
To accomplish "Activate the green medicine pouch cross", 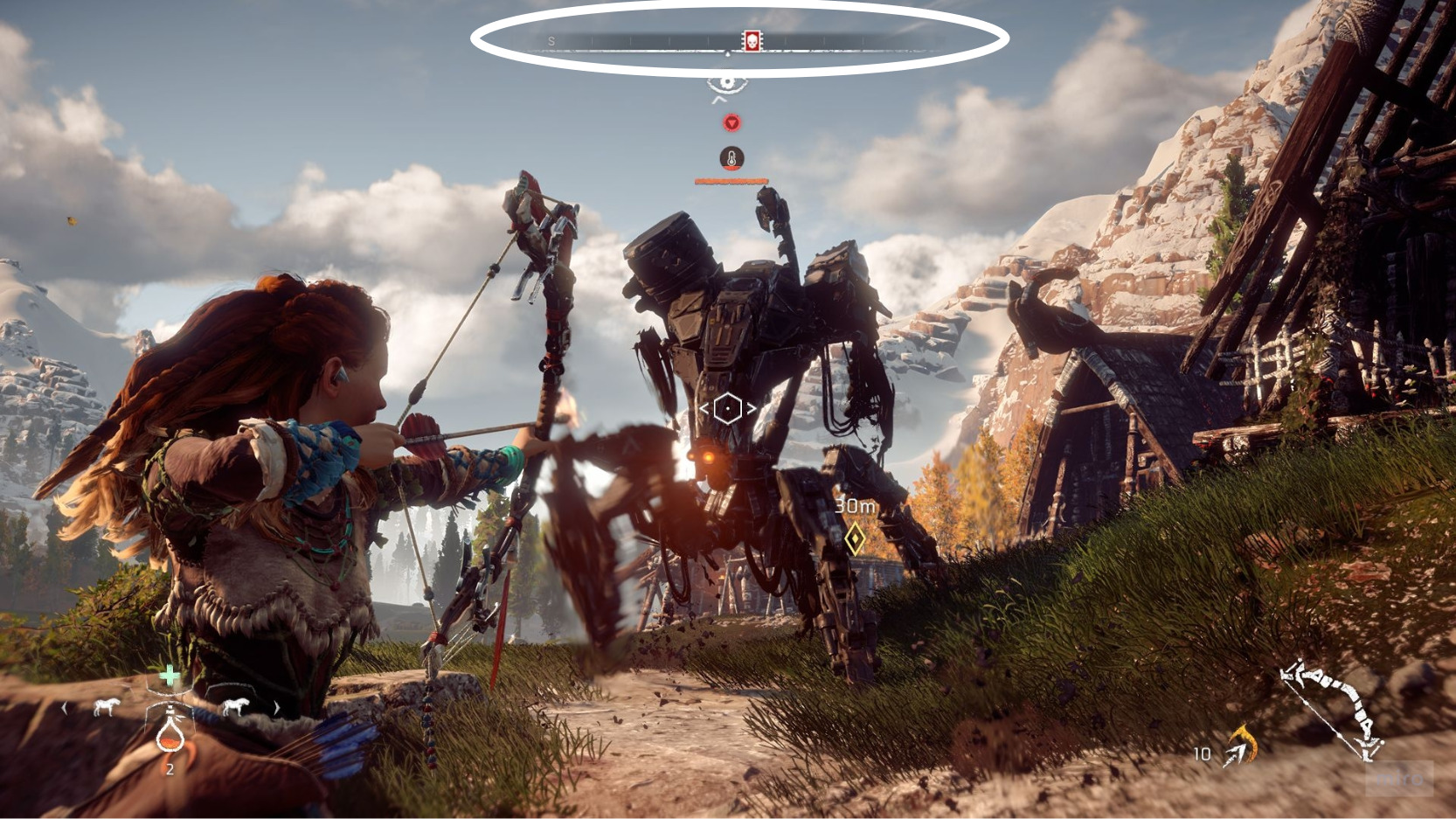I will tap(170, 676).
